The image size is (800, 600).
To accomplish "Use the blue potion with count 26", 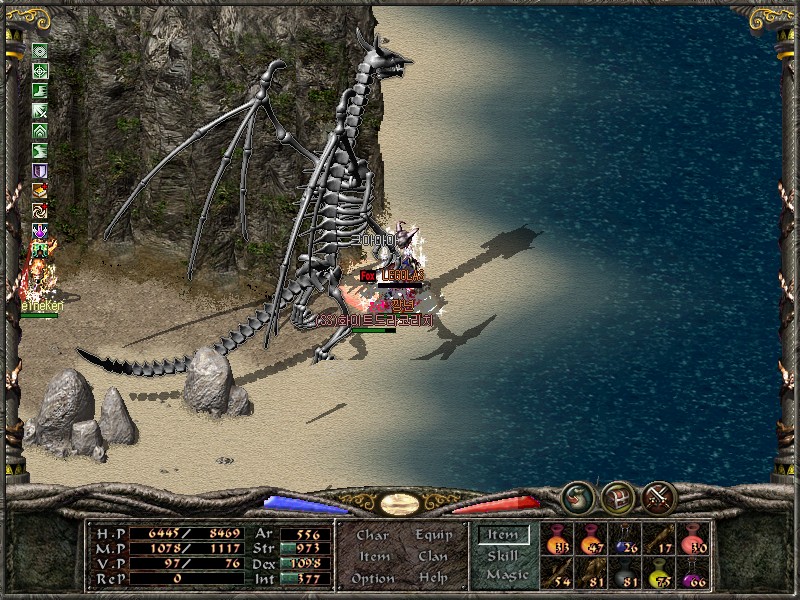I will point(626,539).
